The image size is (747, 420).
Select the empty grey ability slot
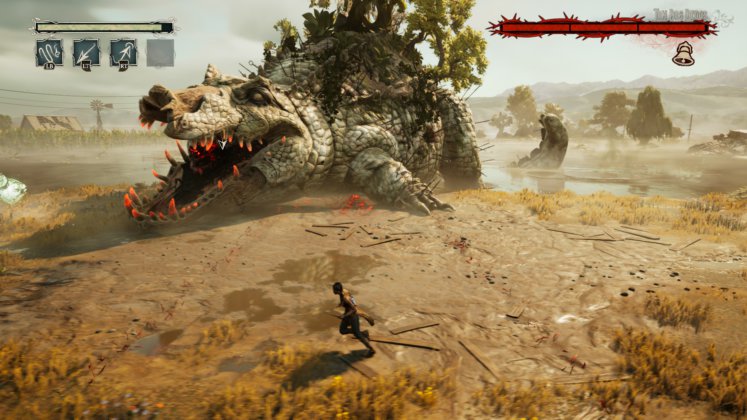[x=160, y=52]
